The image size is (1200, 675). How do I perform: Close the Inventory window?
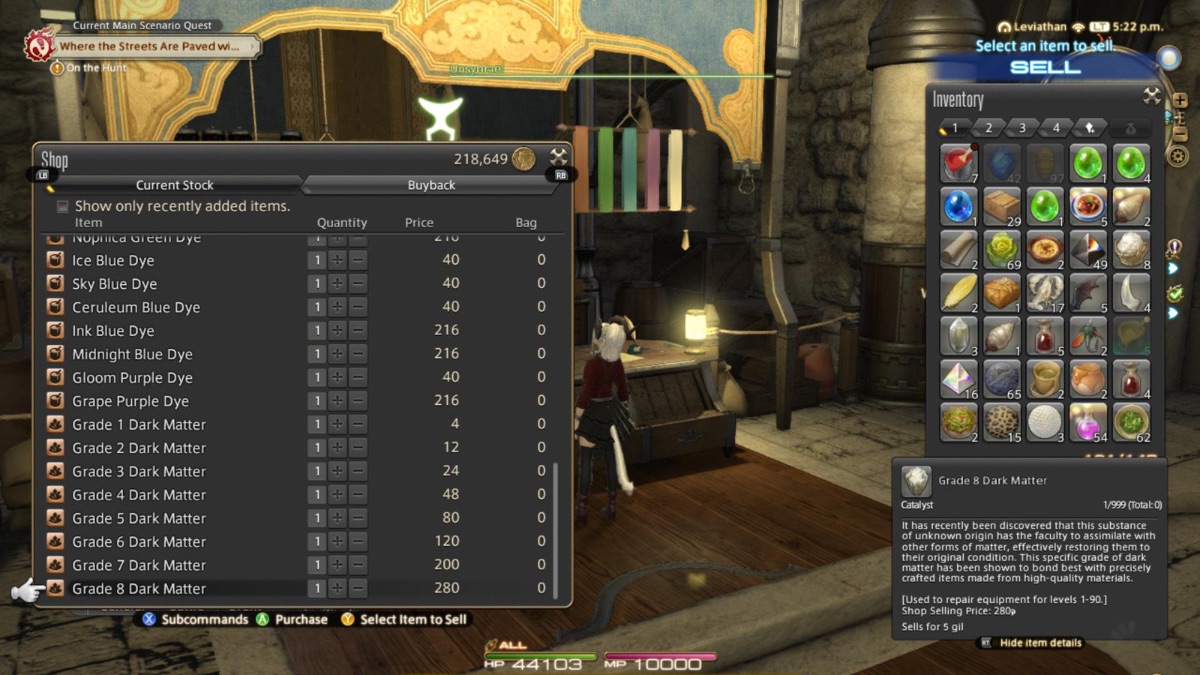(x=1152, y=96)
